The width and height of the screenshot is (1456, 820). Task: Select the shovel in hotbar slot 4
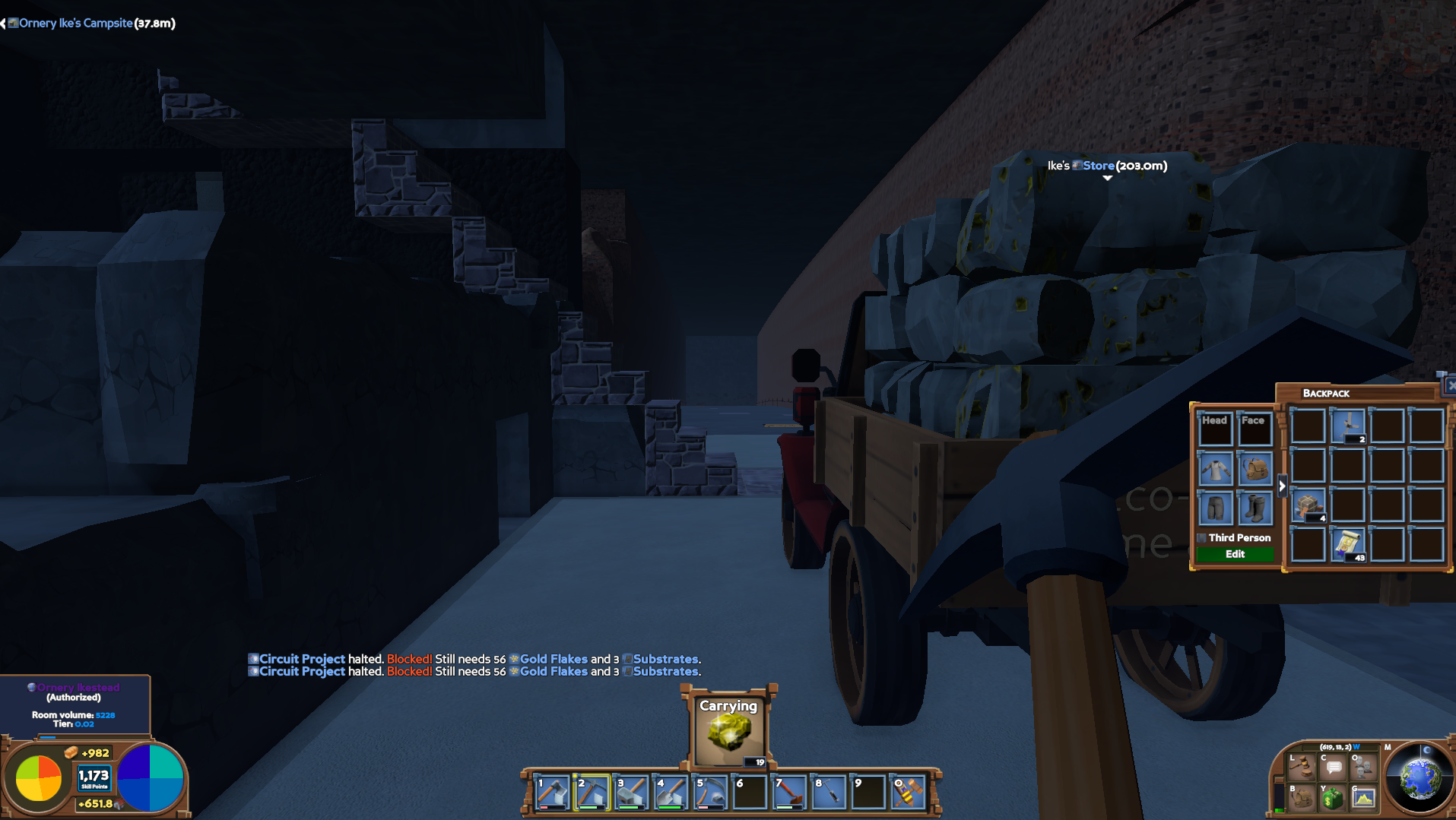(668, 793)
